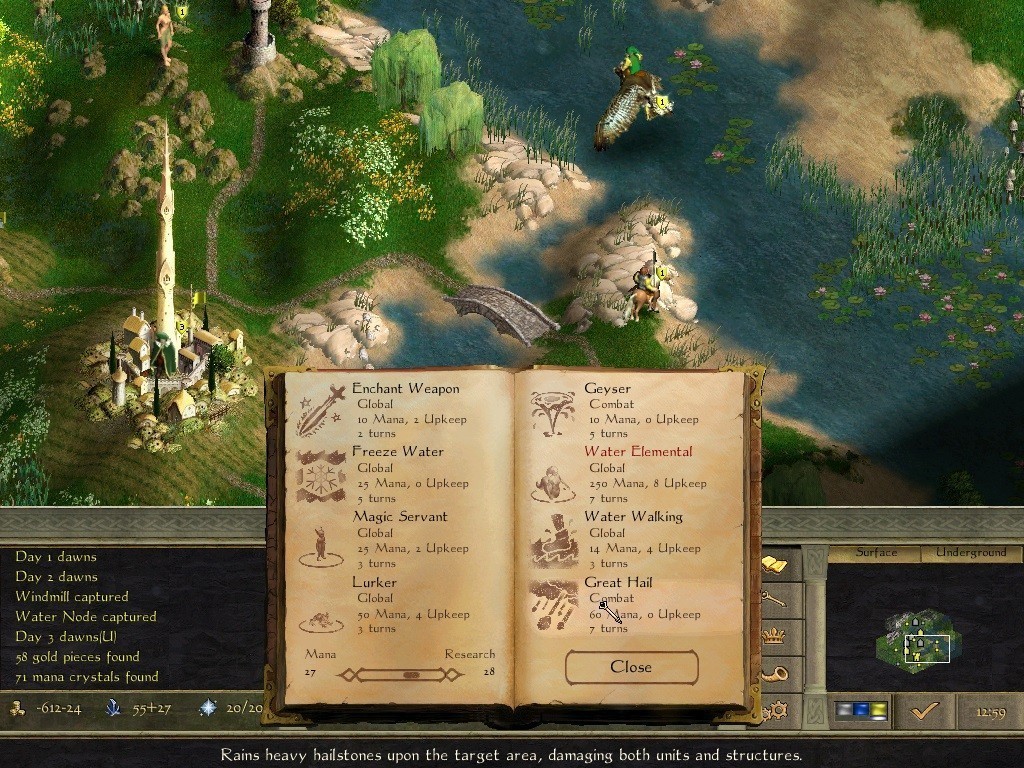
Task: Open the gears options button
Action: pos(775,711)
